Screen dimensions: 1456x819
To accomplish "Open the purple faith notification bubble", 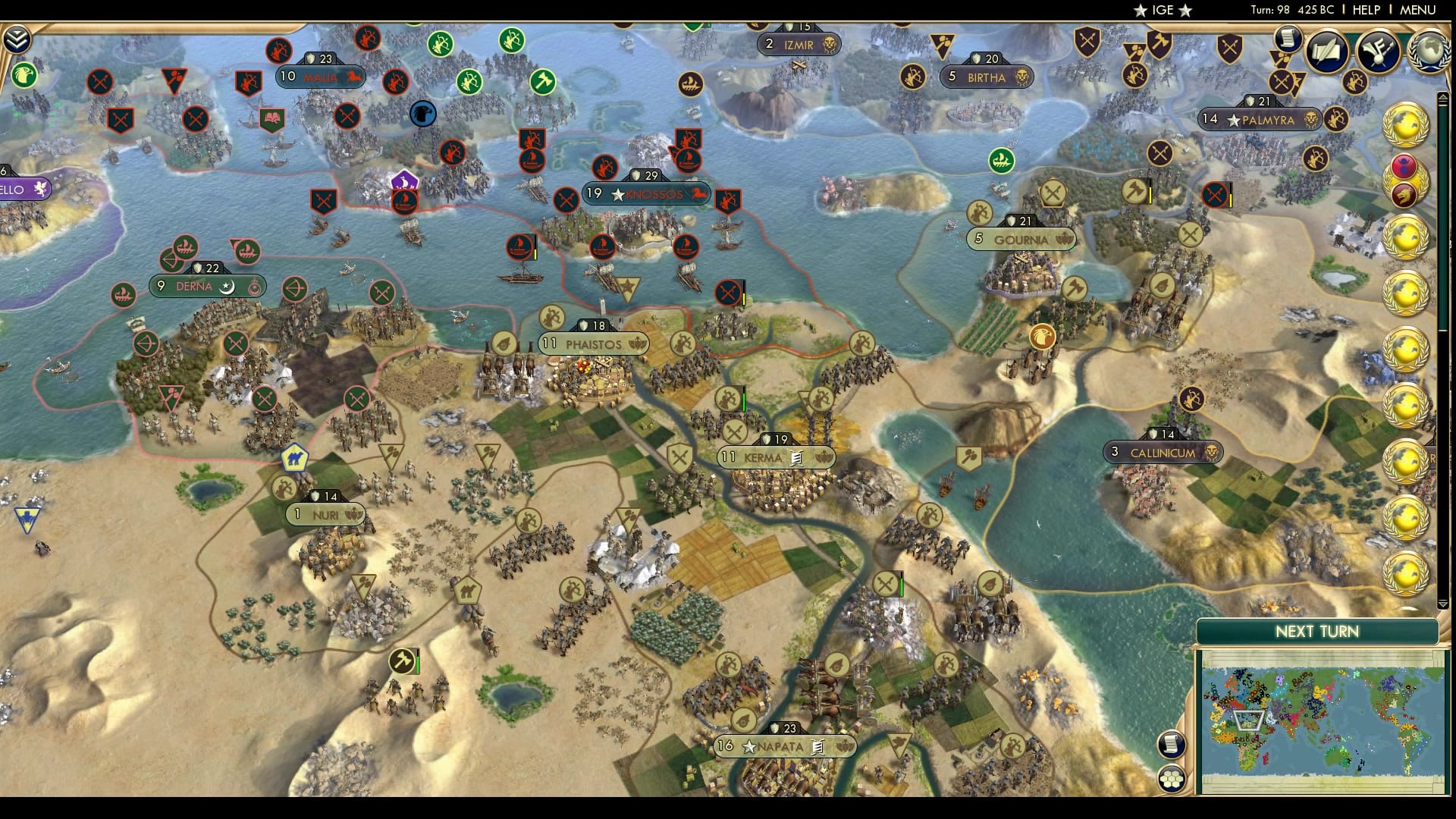I will 405,180.
